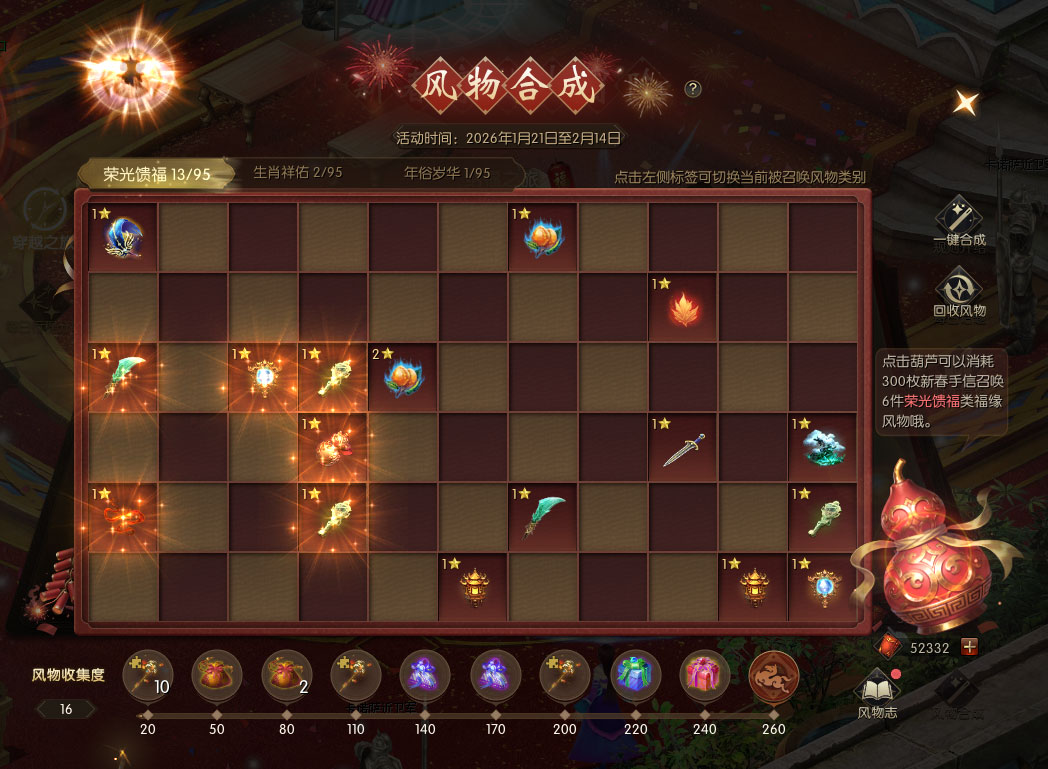Screen dimensions: 1048x769
Task: Open the 回收风物 recycle button
Action: pyautogui.click(x=959, y=291)
